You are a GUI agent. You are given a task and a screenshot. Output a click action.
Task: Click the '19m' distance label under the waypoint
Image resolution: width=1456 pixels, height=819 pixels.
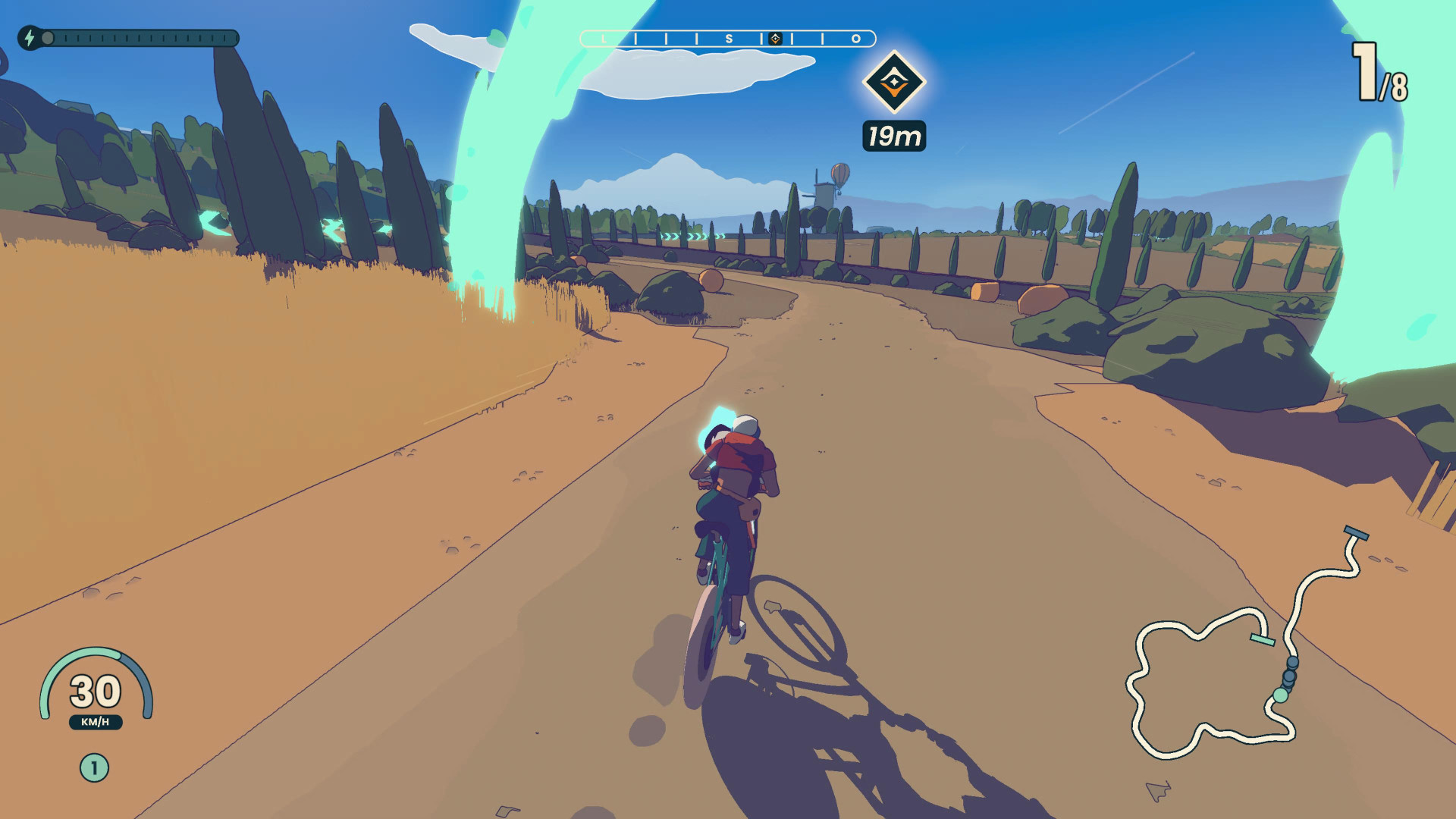click(x=893, y=135)
